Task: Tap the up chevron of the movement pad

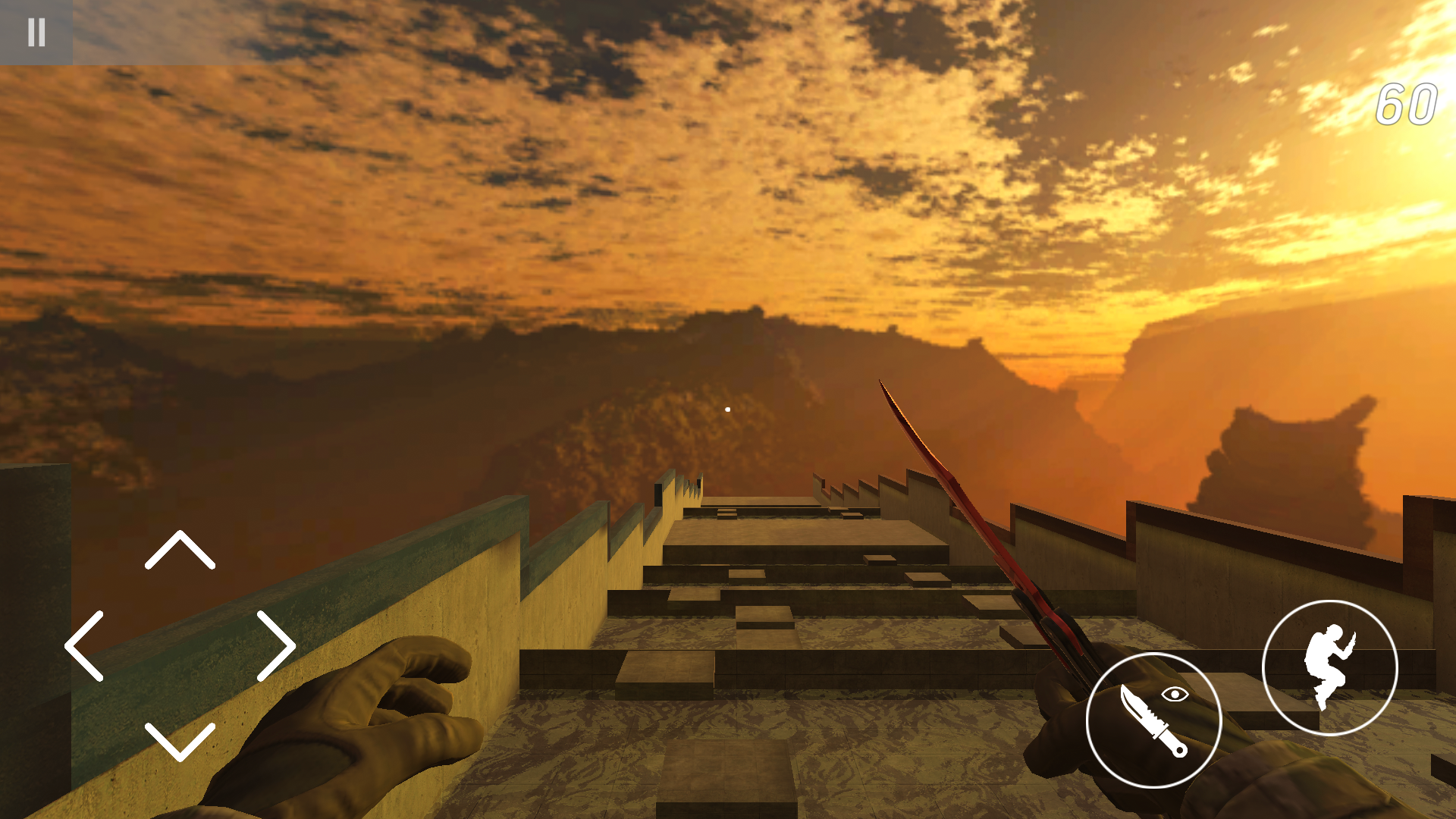Action: pyautogui.click(x=180, y=548)
